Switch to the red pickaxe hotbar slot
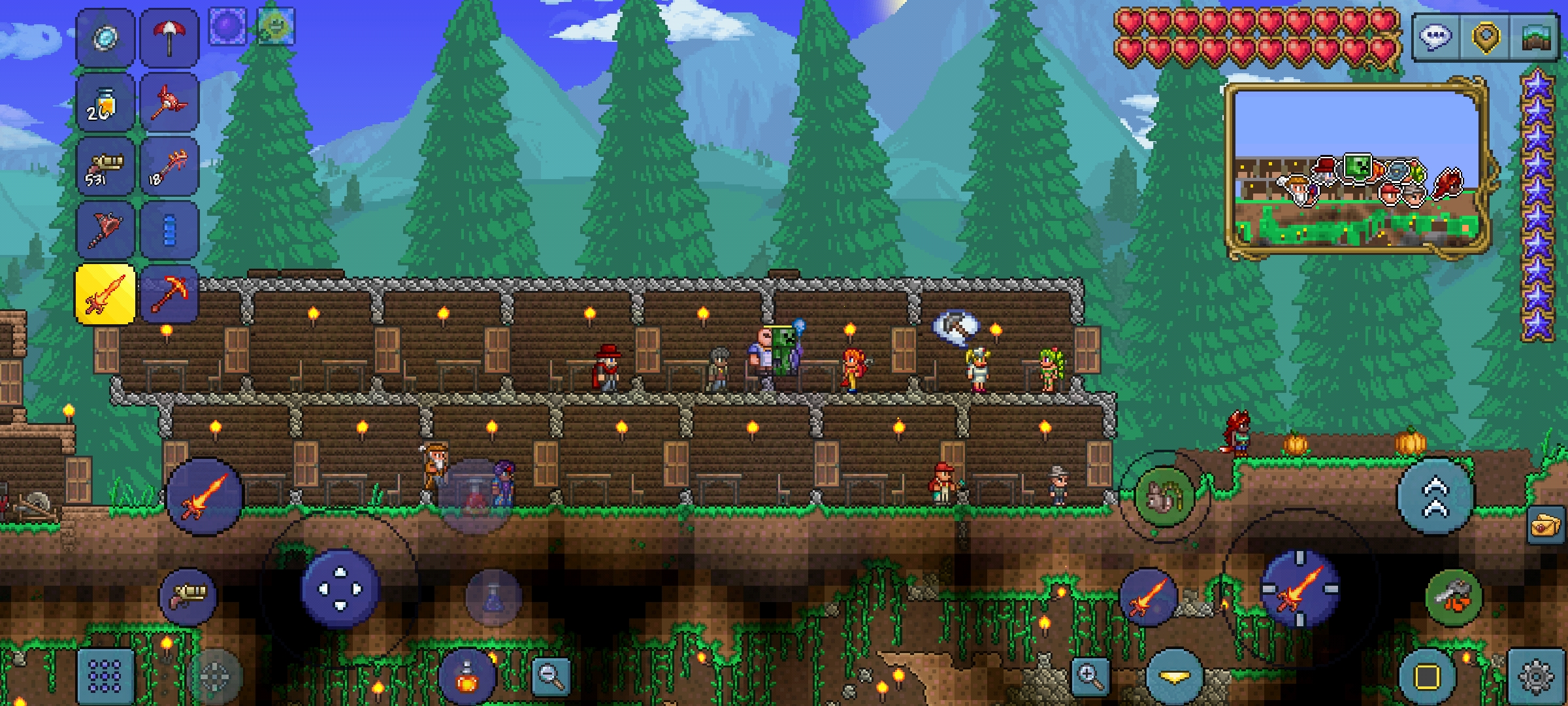 [169, 295]
